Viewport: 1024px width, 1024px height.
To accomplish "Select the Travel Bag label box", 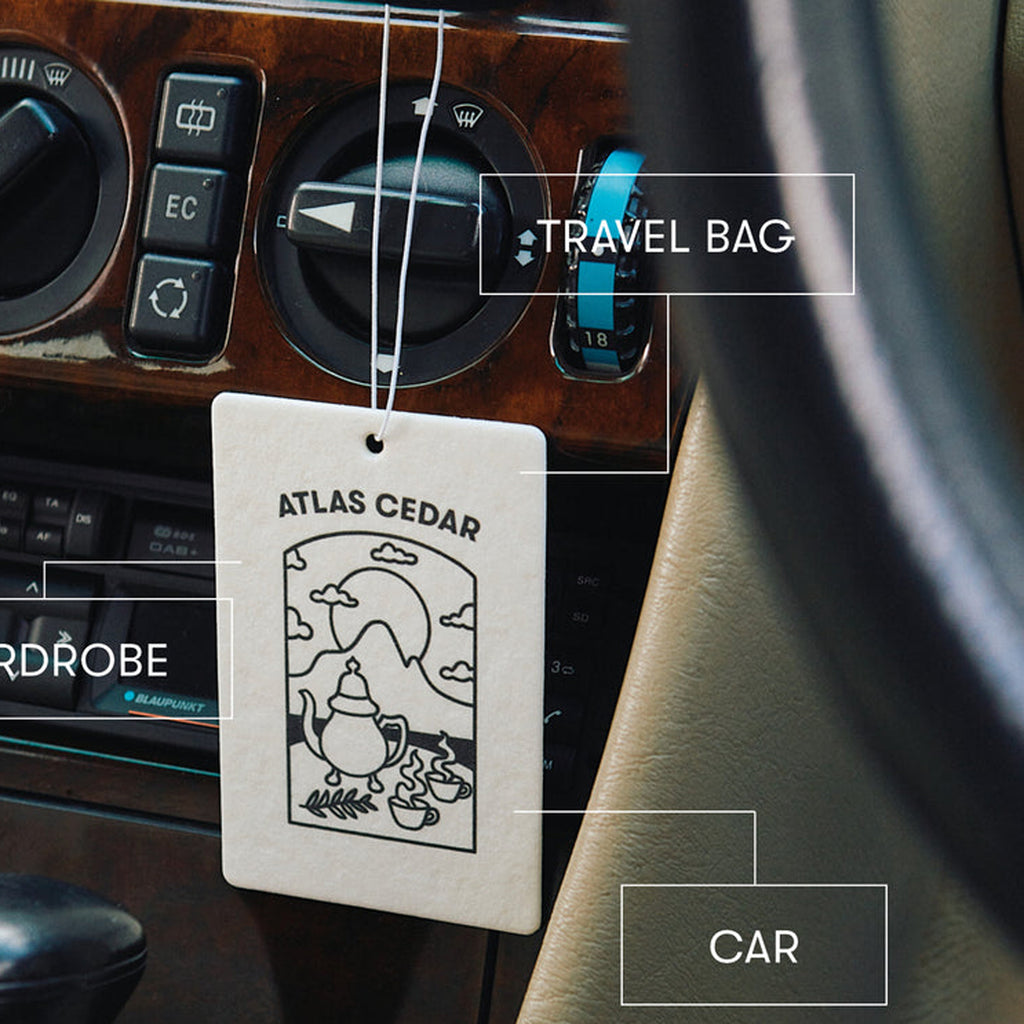I will (x=667, y=235).
